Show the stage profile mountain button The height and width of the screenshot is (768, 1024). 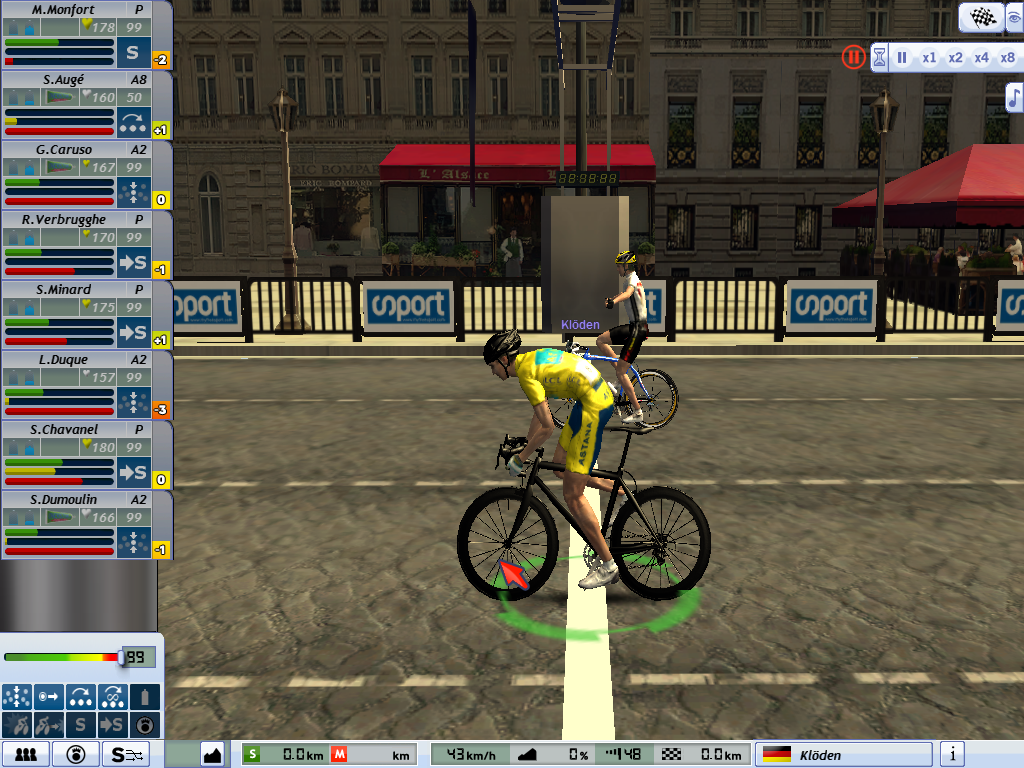pos(212,754)
